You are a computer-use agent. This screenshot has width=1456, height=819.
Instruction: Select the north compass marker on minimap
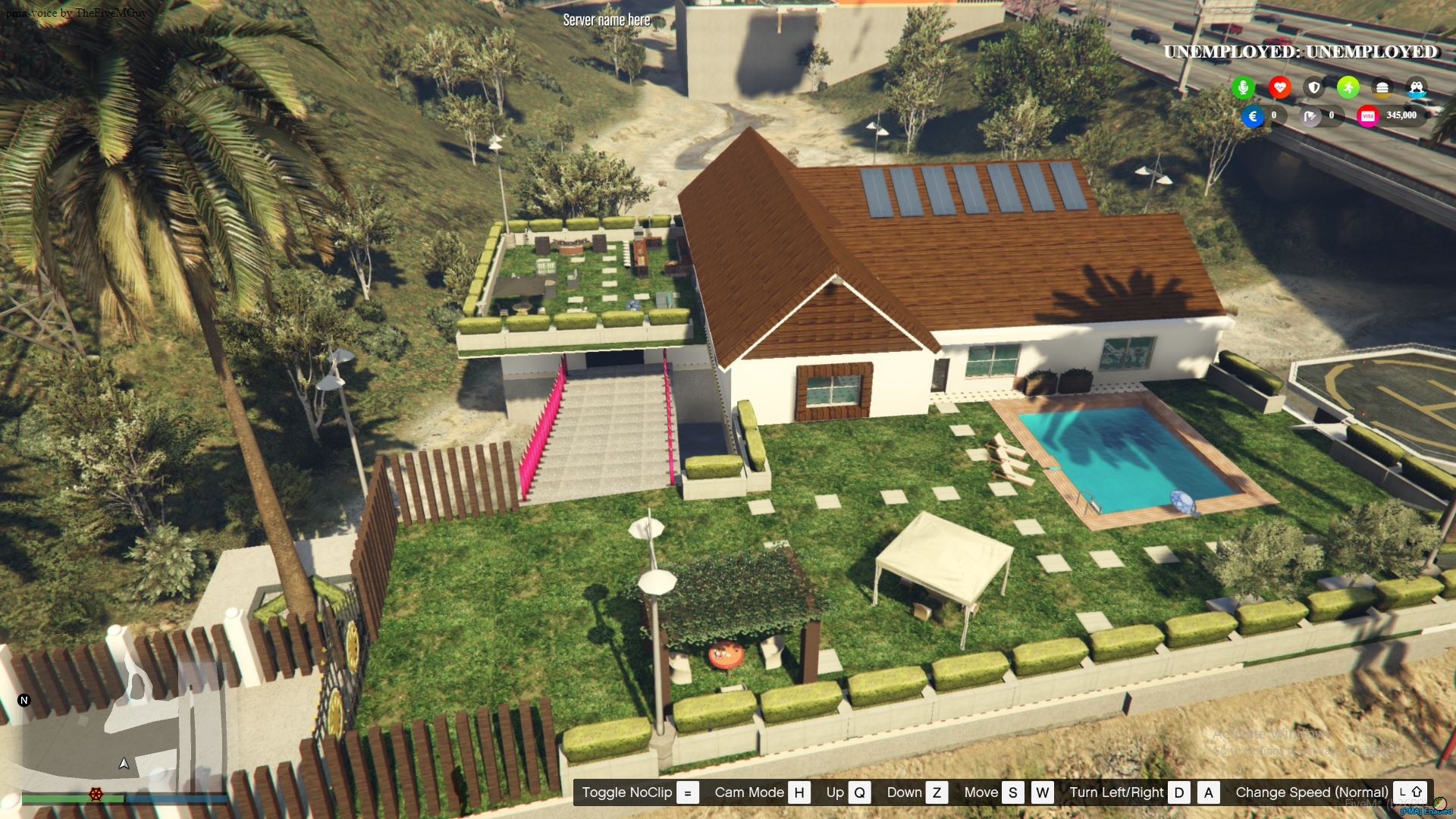[x=24, y=701]
